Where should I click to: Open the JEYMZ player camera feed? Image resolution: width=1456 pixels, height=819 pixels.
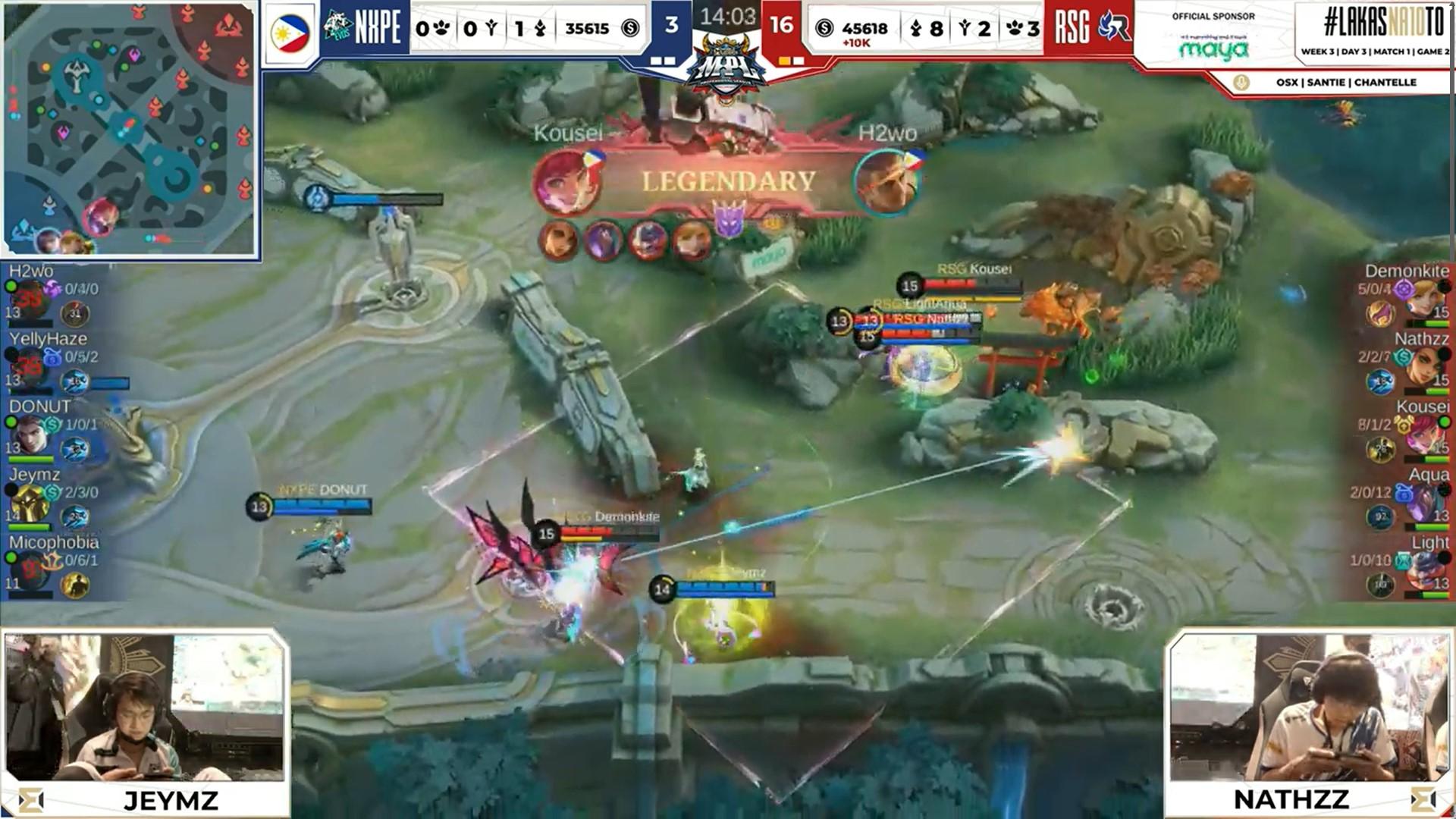point(145,708)
